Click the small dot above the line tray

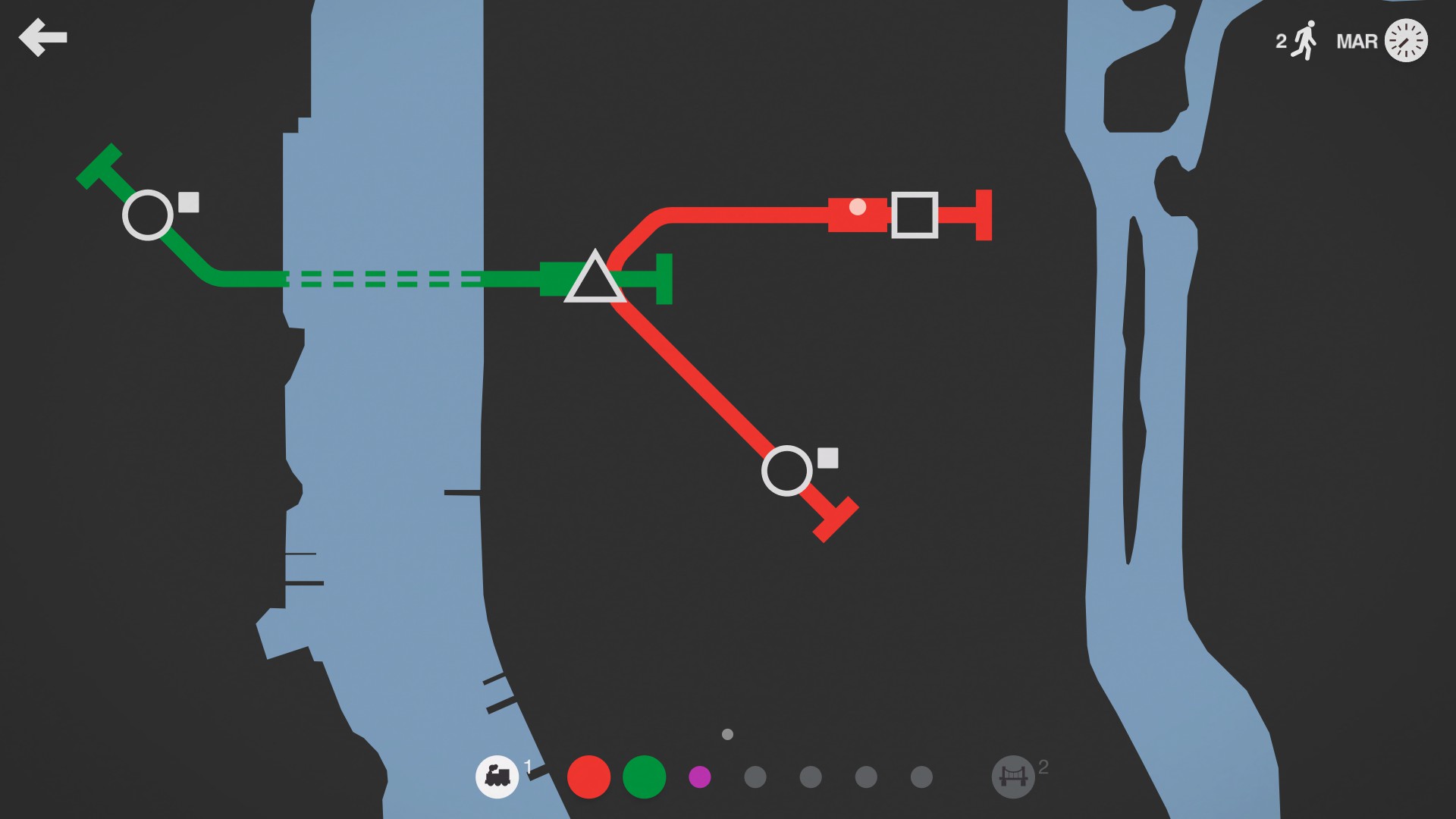[x=726, y=734]
